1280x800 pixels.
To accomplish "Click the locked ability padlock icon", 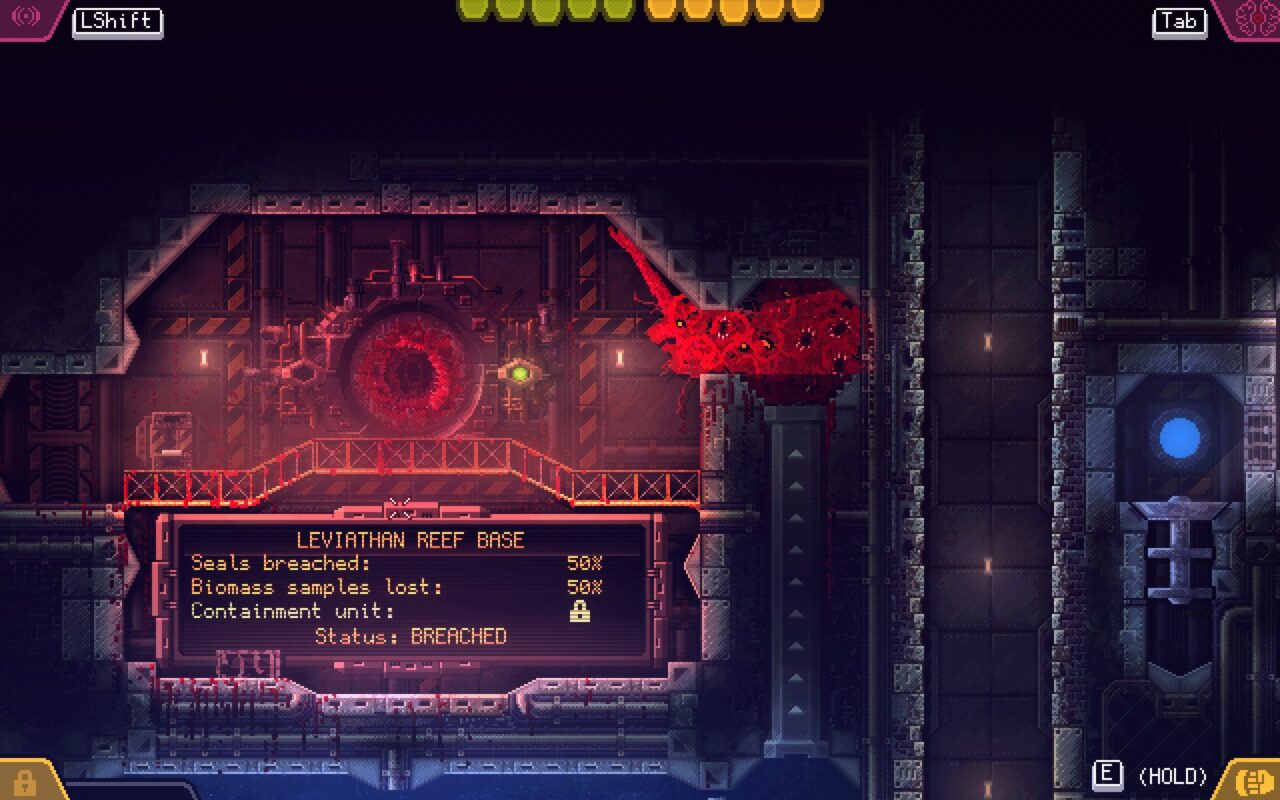I will (24, 782).
